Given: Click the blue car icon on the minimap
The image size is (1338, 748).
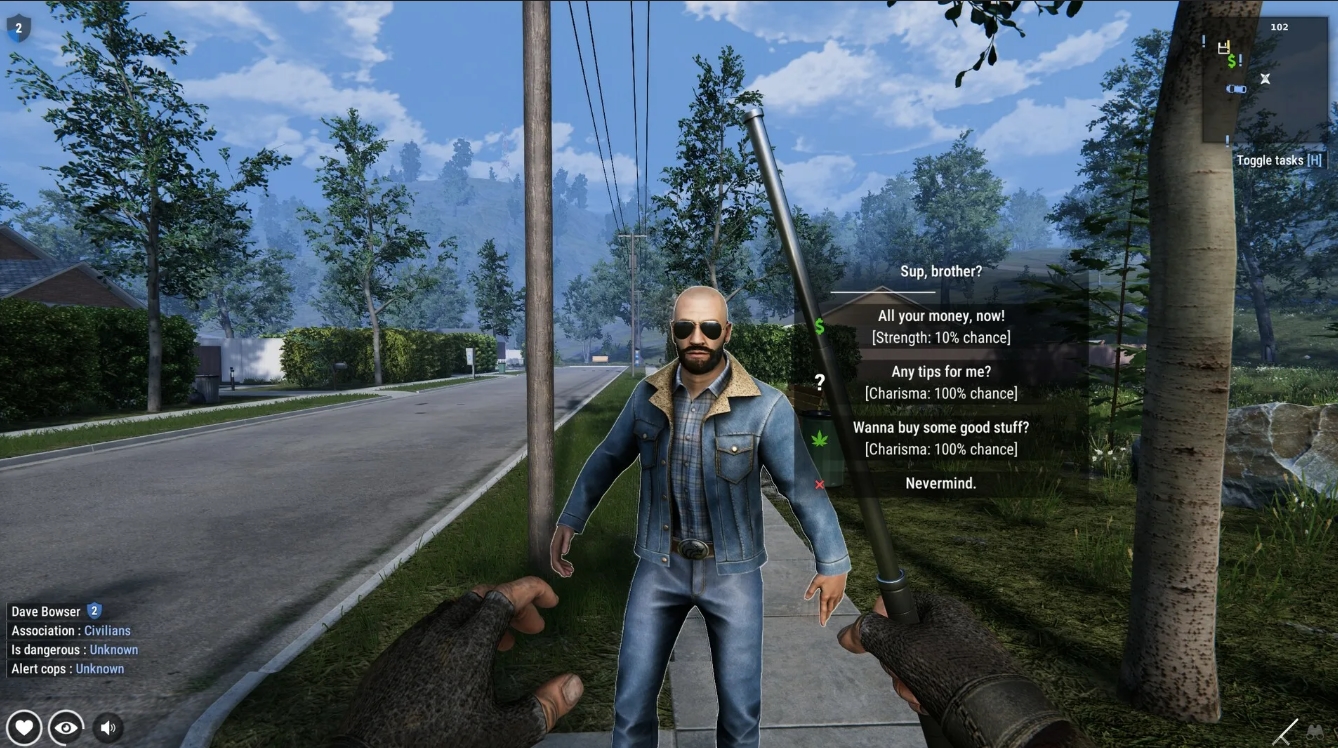Looking at the screenshot, I should 1235,88.
